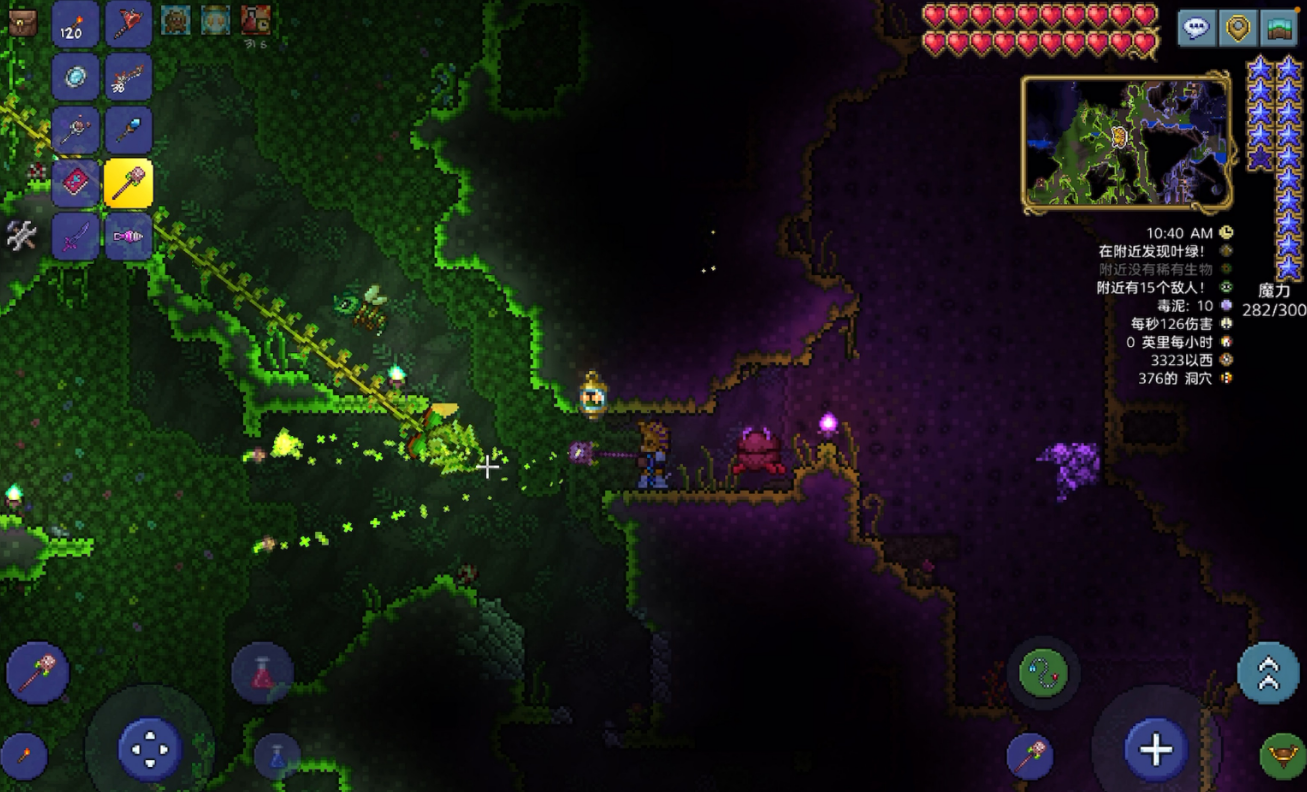Tap the brown creature buff icon
Viewport: 1307px width, 792px height.
pyautogui.click(x=176, y=20)
